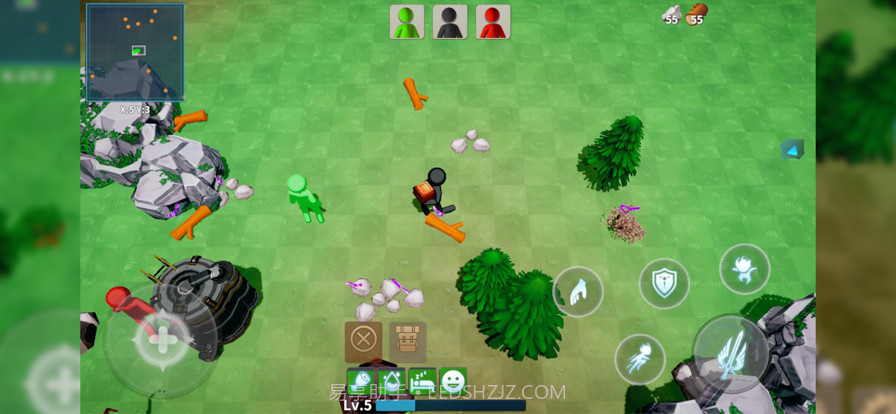Open the backpack inventory

(408, 341)
